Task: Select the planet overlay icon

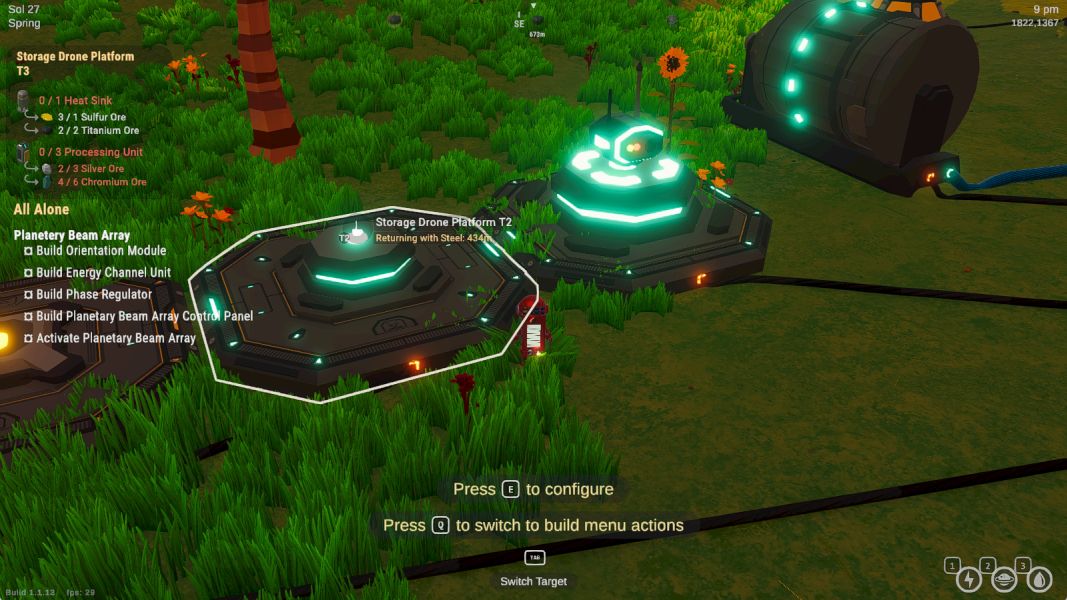Action: [1004, 579]
